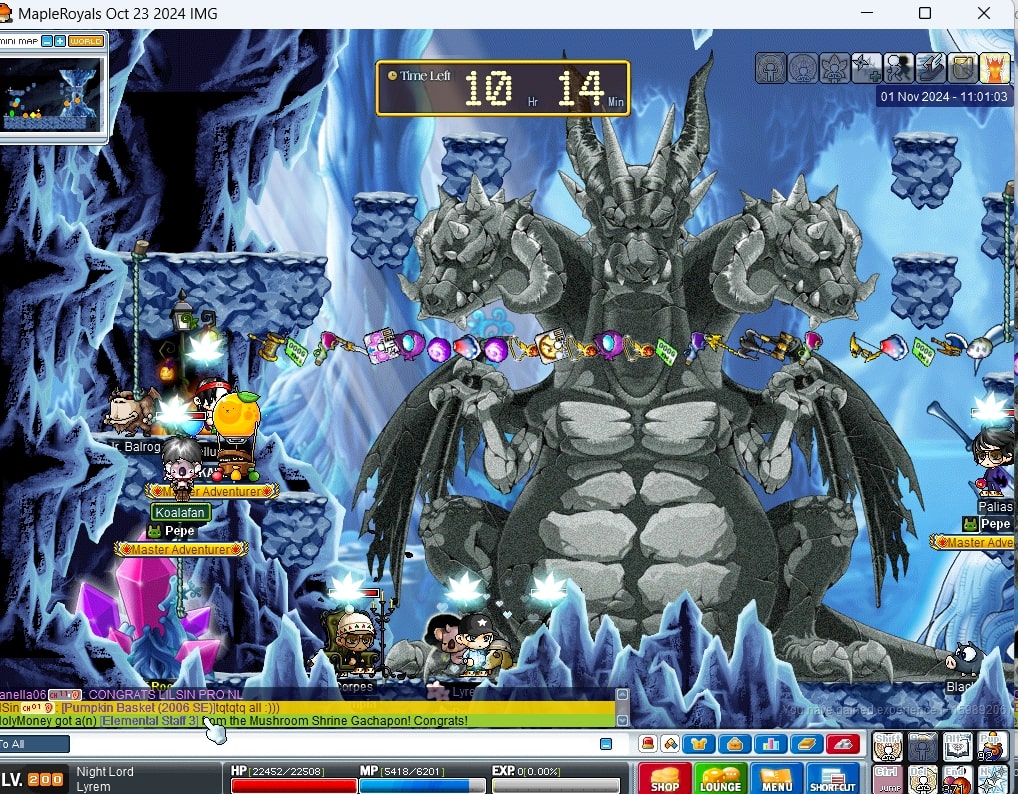Click the shield buff icon
Image resolution: width=1018 pixels, height=794 pixels.
click(962, 68)
